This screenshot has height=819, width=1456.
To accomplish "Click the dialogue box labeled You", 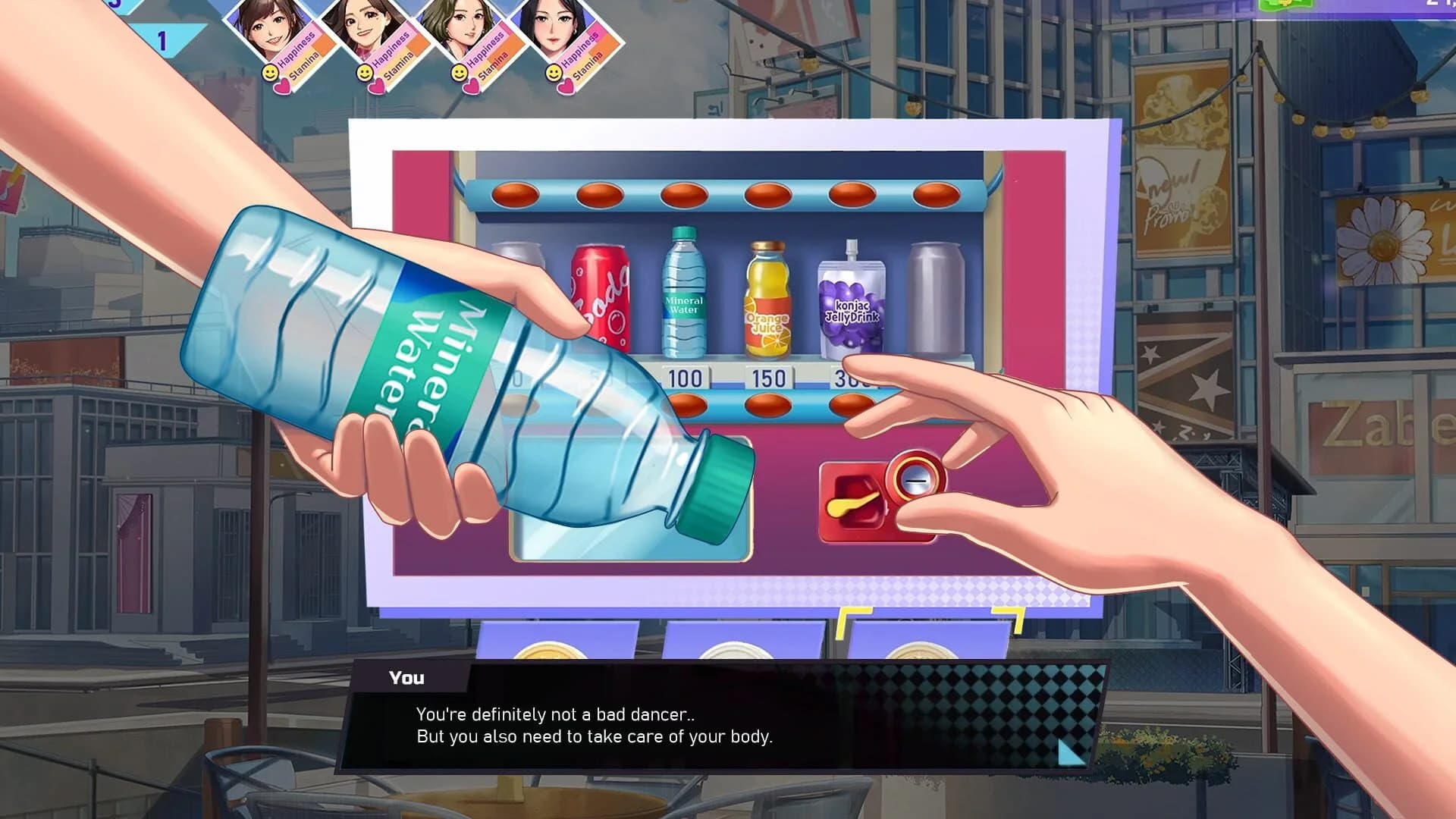I will click(x=406, y=678).
